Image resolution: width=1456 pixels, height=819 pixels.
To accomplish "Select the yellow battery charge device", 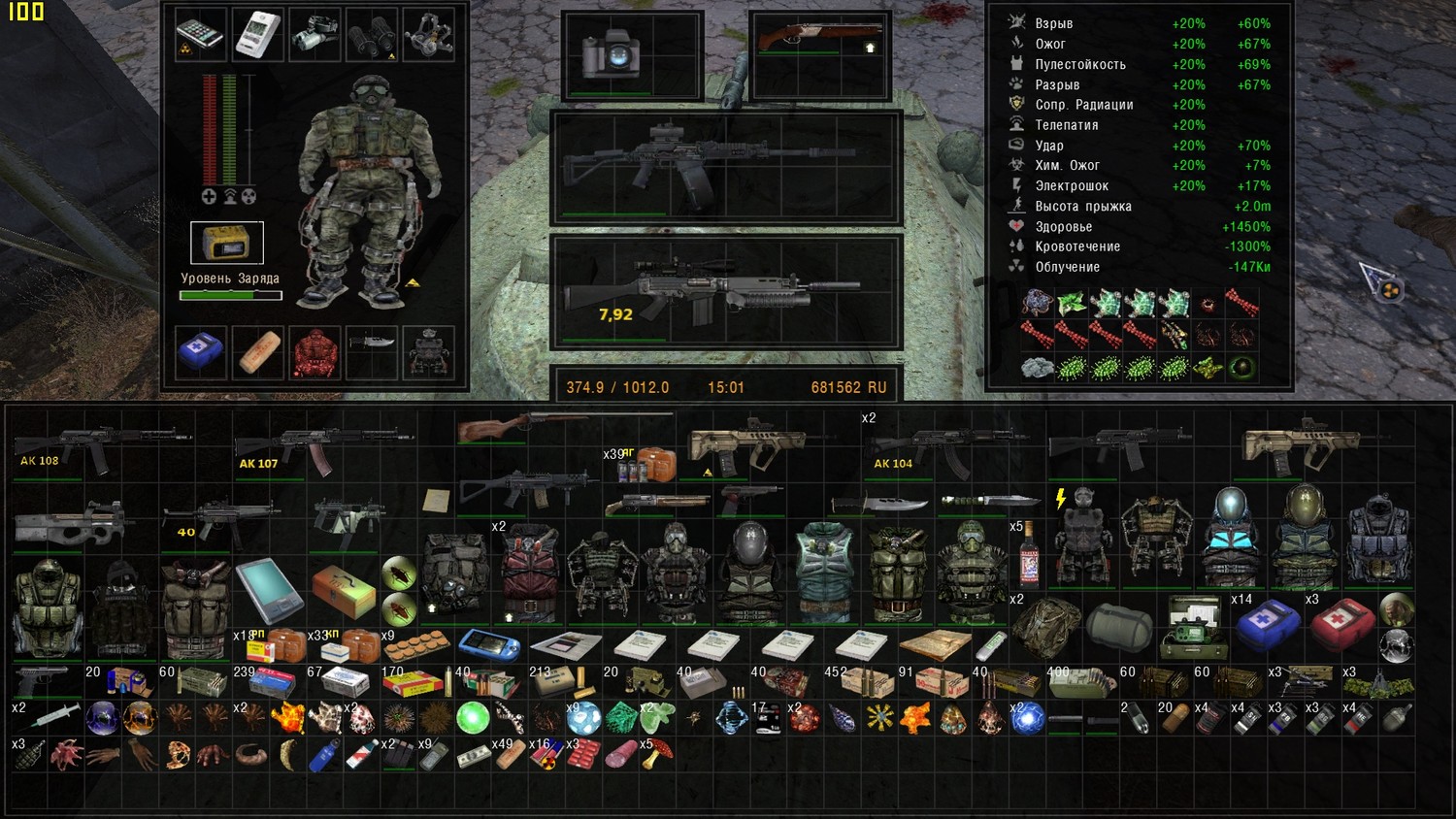I will tap(226, 243).
